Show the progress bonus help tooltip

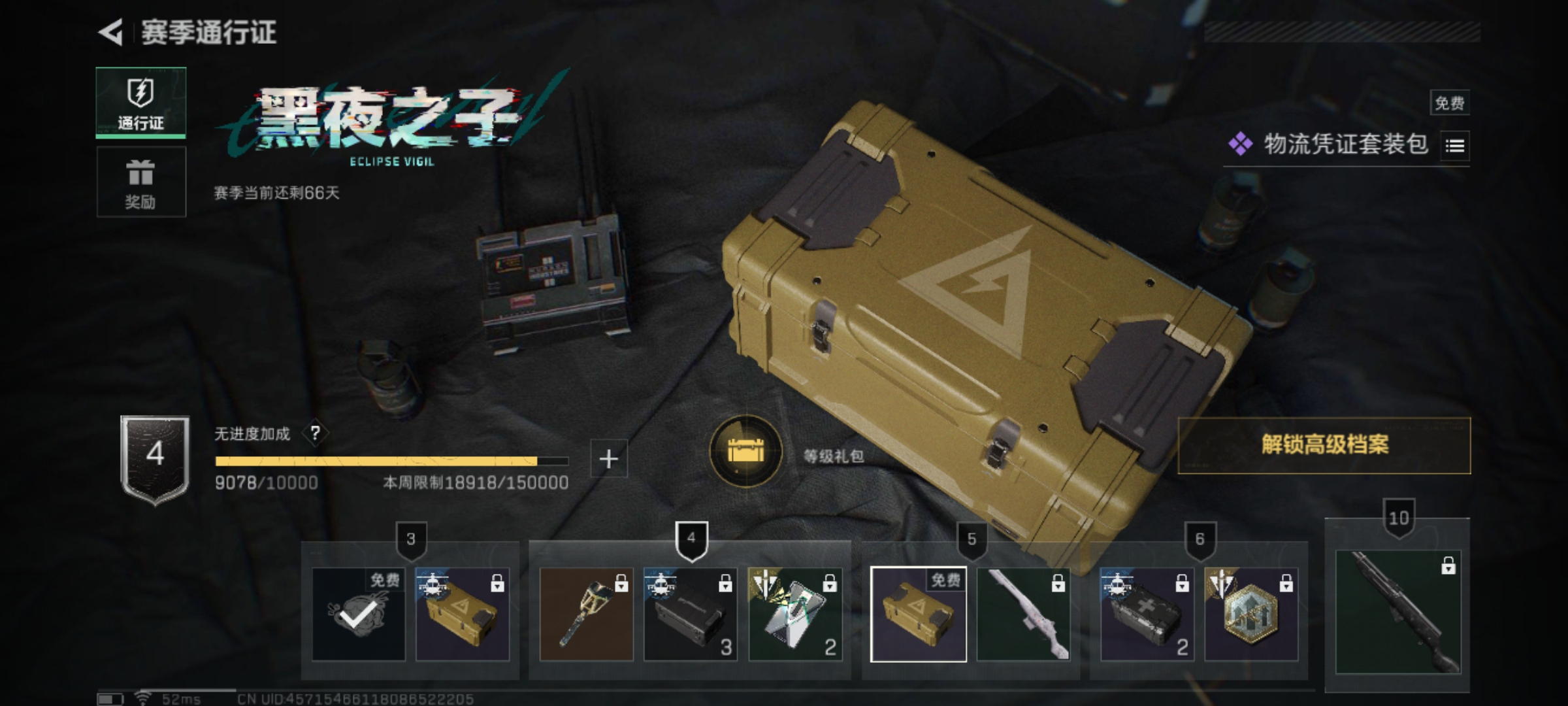click(316, 433)
